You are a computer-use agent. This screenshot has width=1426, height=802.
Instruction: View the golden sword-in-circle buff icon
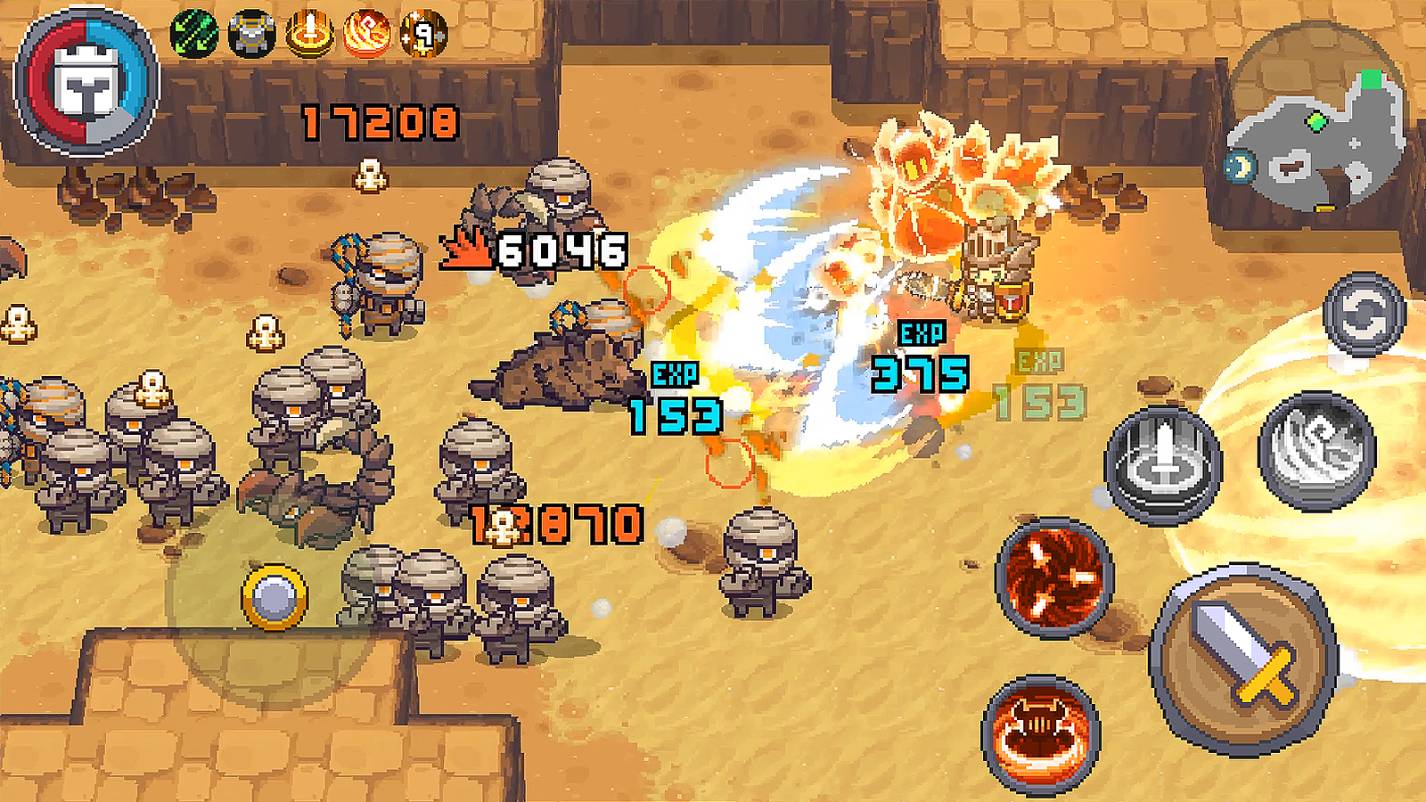(309, 34)
